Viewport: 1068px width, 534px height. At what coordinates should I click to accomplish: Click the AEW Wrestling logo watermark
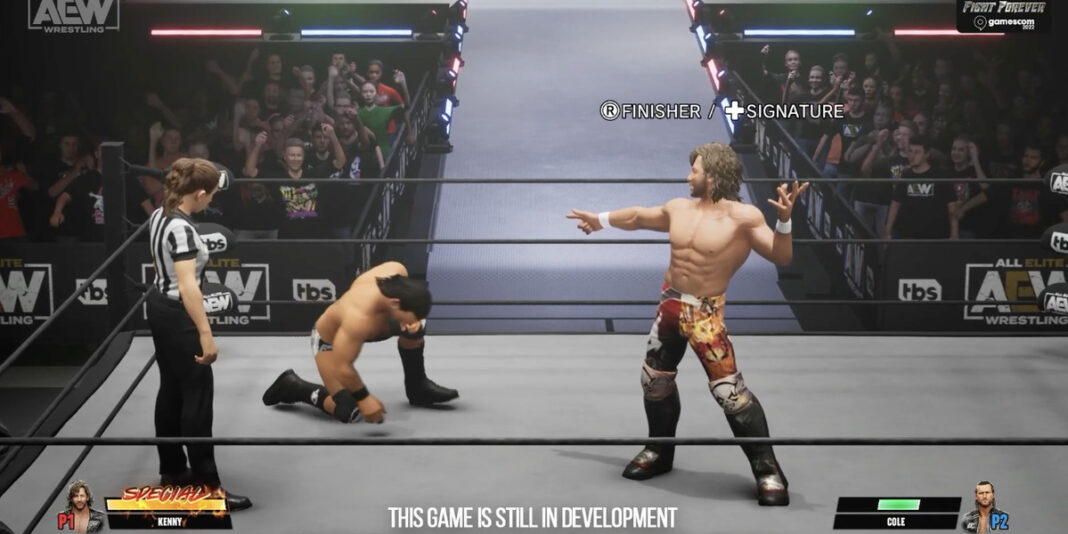[x=73, y=15]
